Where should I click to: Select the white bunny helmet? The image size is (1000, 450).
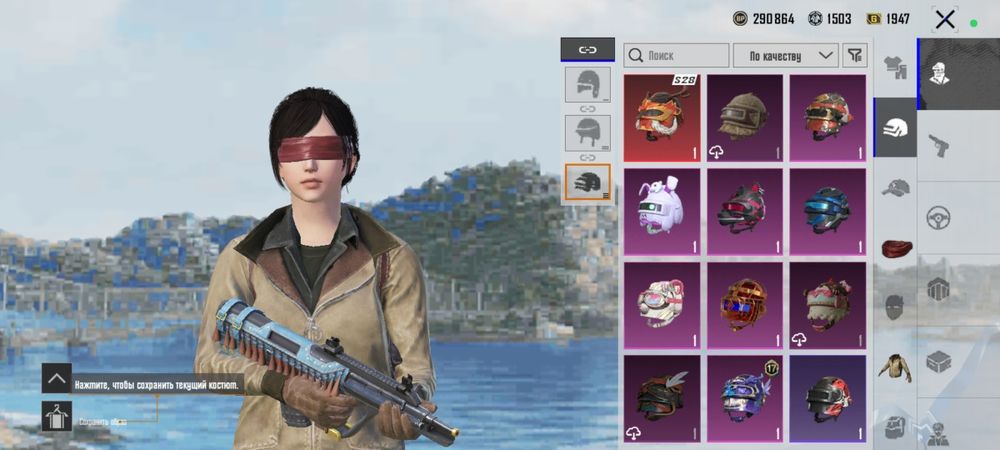pos(661,210)
